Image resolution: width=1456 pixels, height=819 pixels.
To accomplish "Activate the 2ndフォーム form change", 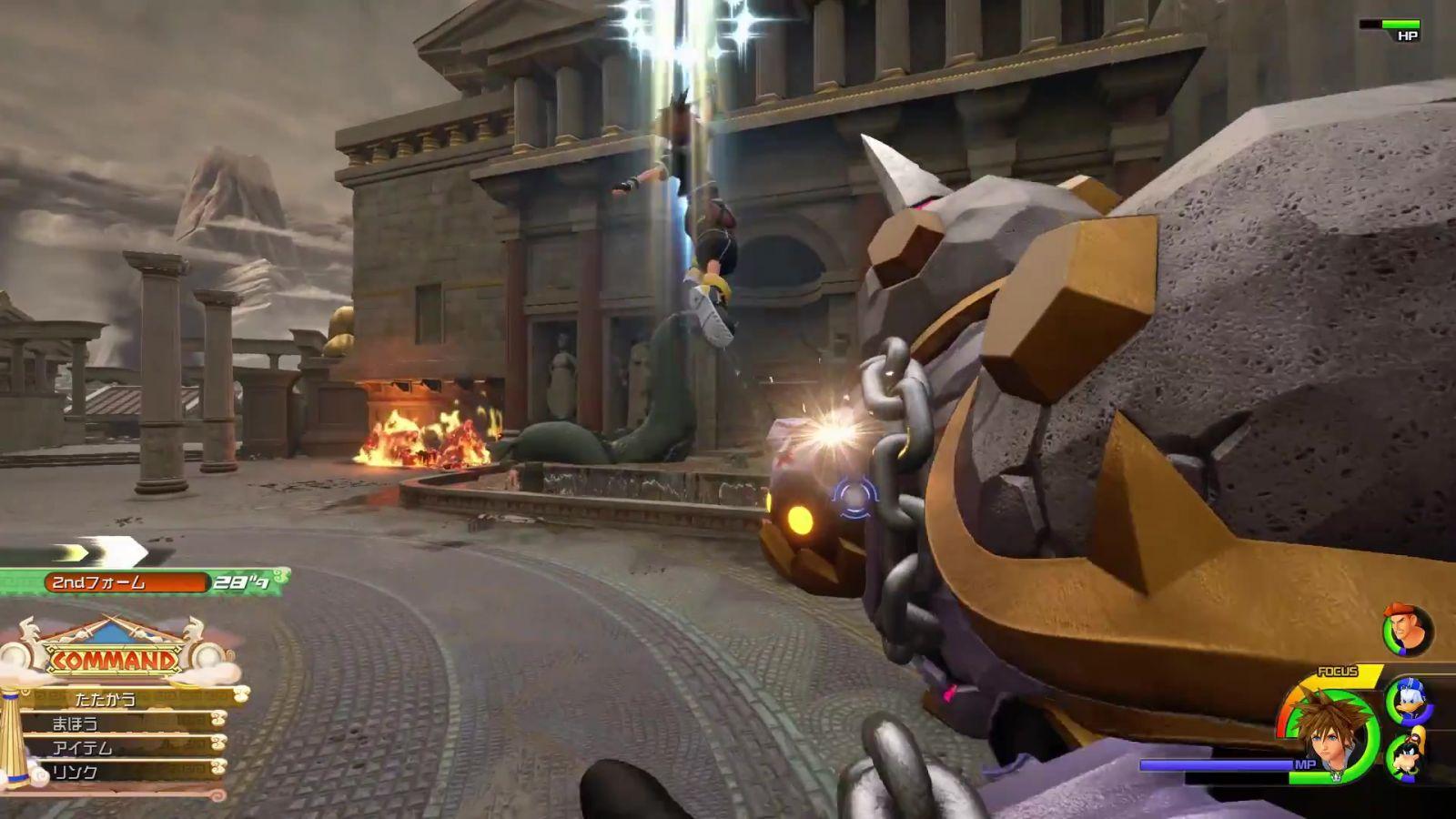I will click(127, 582).
